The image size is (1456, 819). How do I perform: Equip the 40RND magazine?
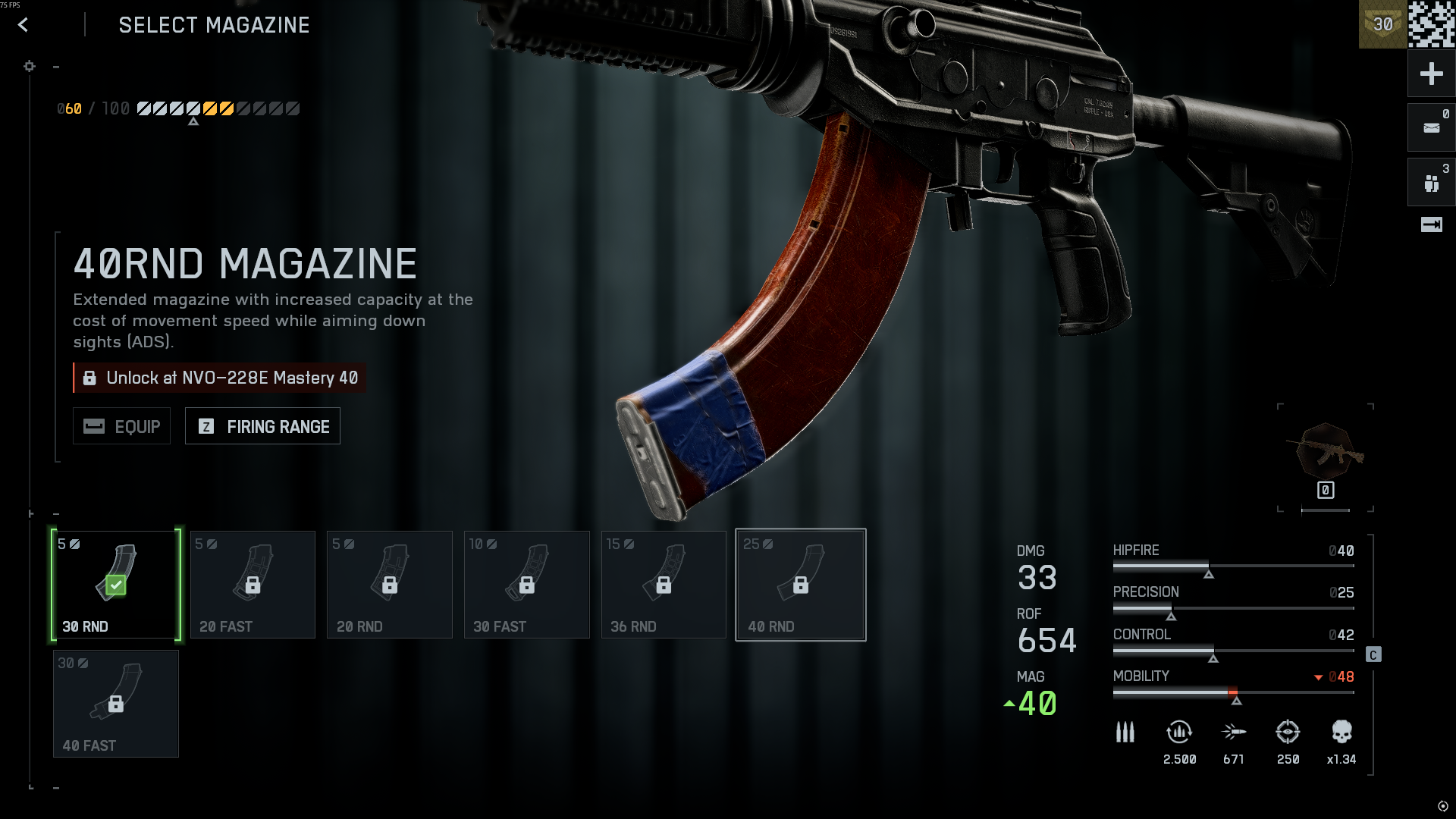tap(121, 426)
